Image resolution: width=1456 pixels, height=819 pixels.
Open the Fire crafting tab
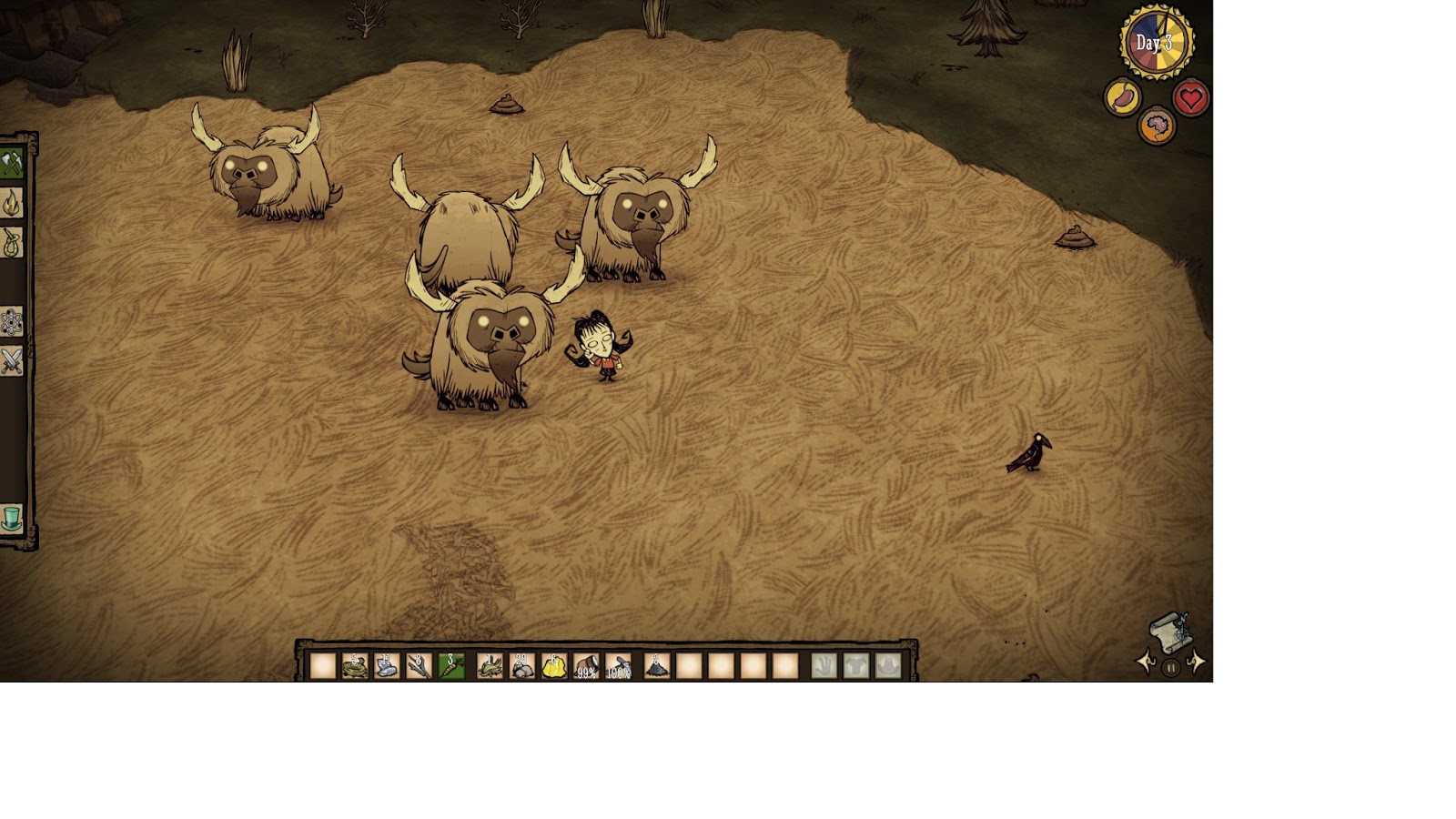[x=11, y=203]
